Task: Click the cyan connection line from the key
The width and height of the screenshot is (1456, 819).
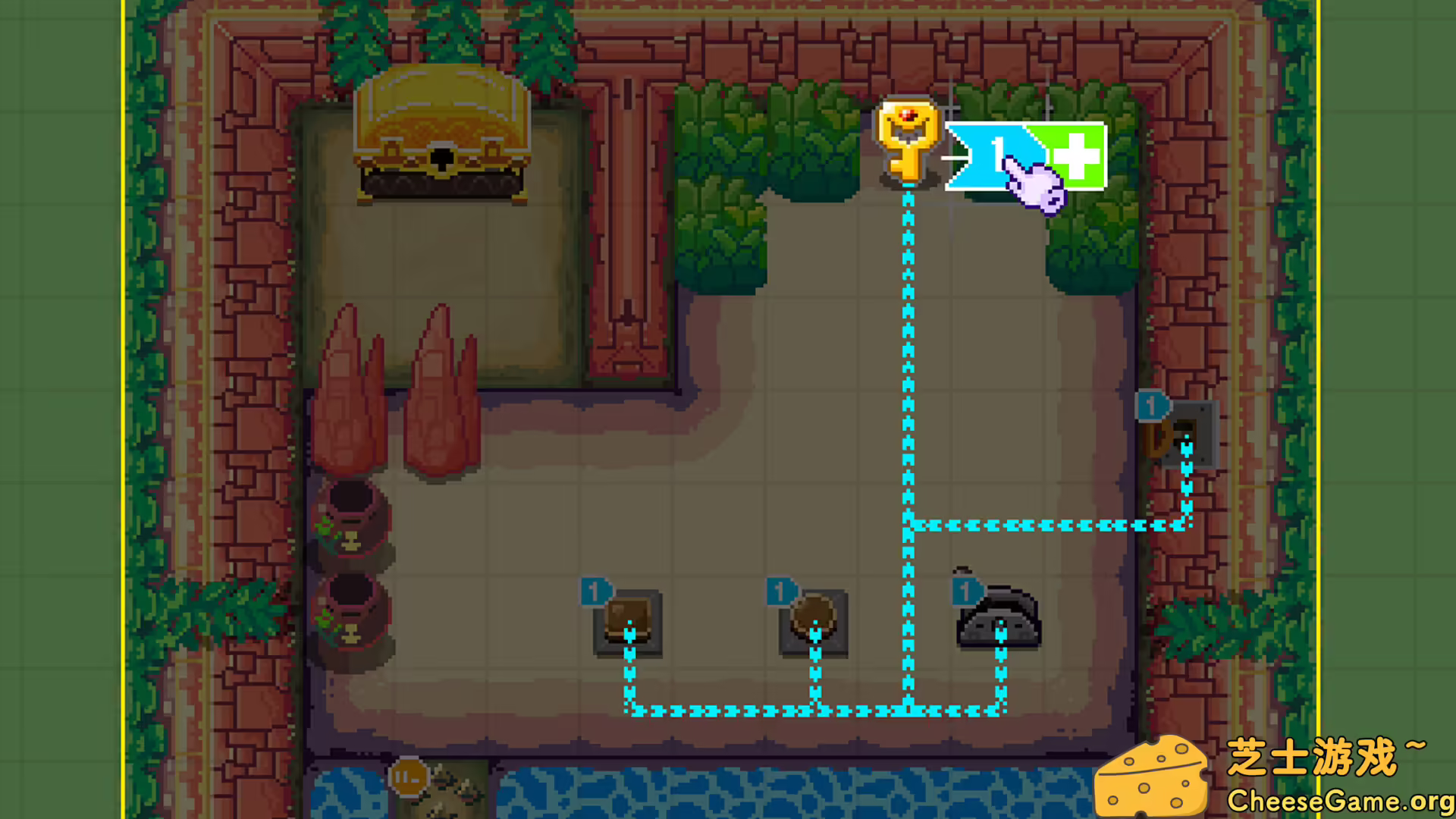Action: [907, 341]
